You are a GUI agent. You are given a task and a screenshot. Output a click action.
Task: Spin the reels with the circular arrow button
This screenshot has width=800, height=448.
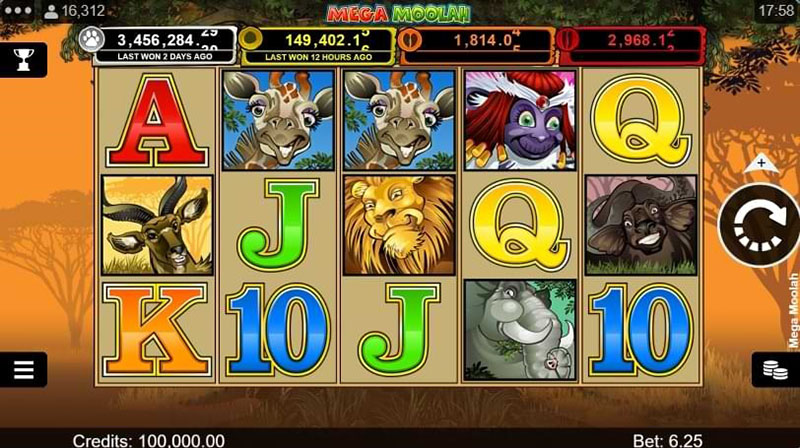760,226
